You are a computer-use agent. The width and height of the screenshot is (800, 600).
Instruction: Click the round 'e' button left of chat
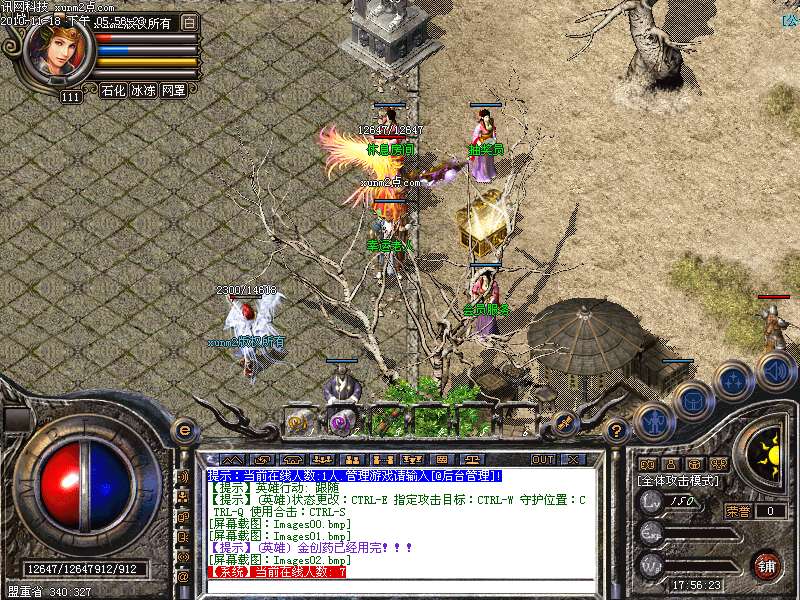[x=183, y=431]
